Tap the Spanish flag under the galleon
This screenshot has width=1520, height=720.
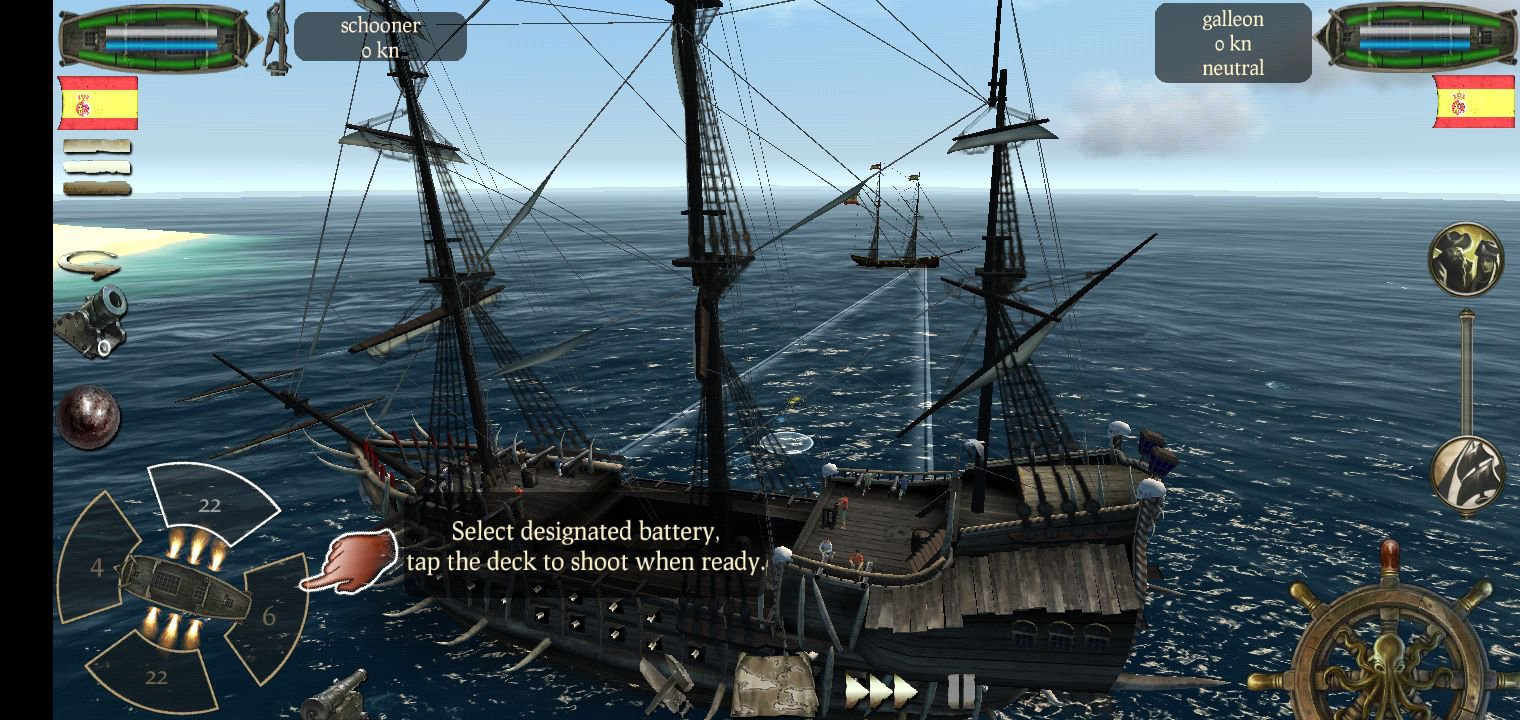1473,101
